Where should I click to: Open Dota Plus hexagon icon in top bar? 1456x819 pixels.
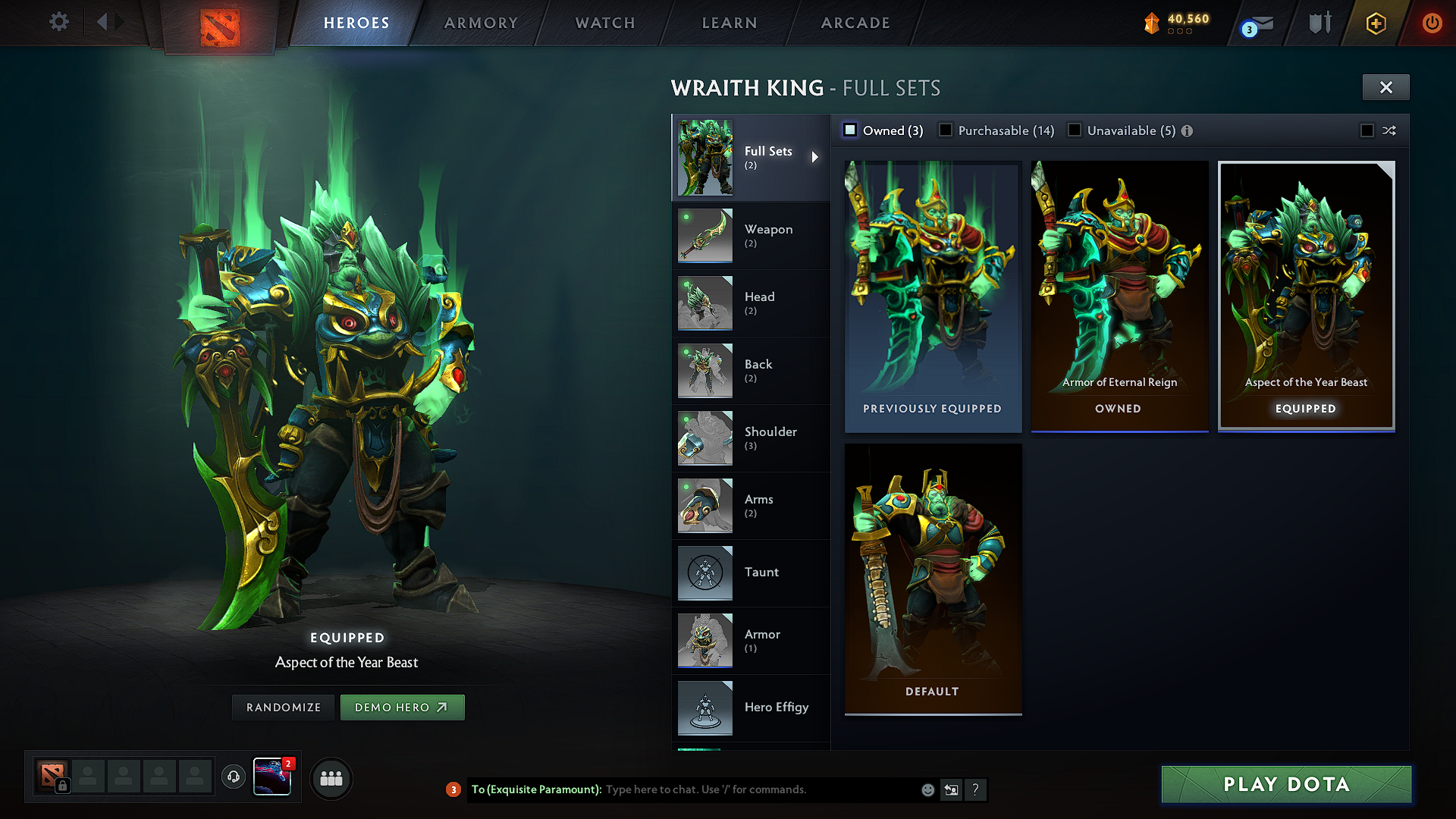1375,23
